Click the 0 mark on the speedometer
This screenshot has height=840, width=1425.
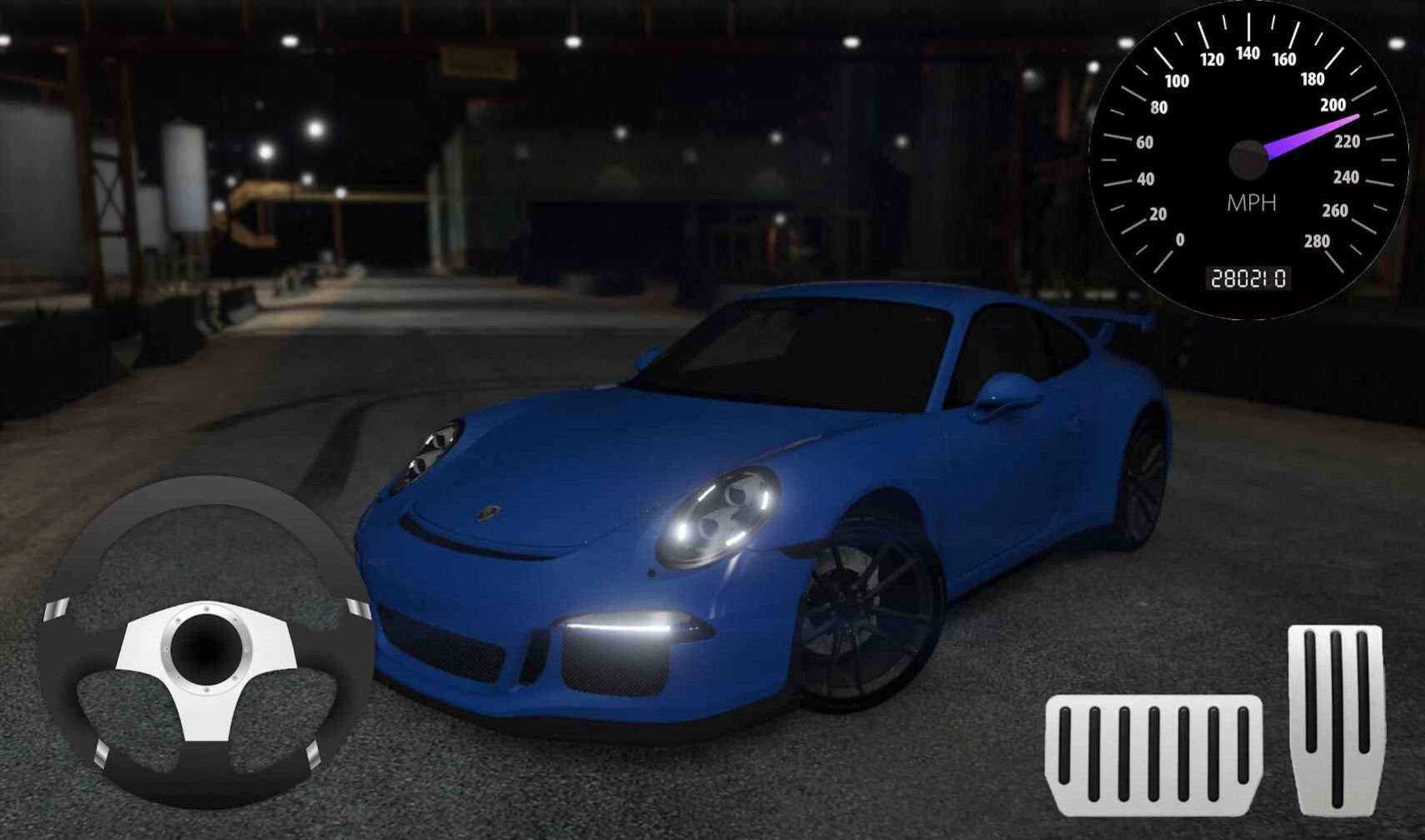point(1181,239)
